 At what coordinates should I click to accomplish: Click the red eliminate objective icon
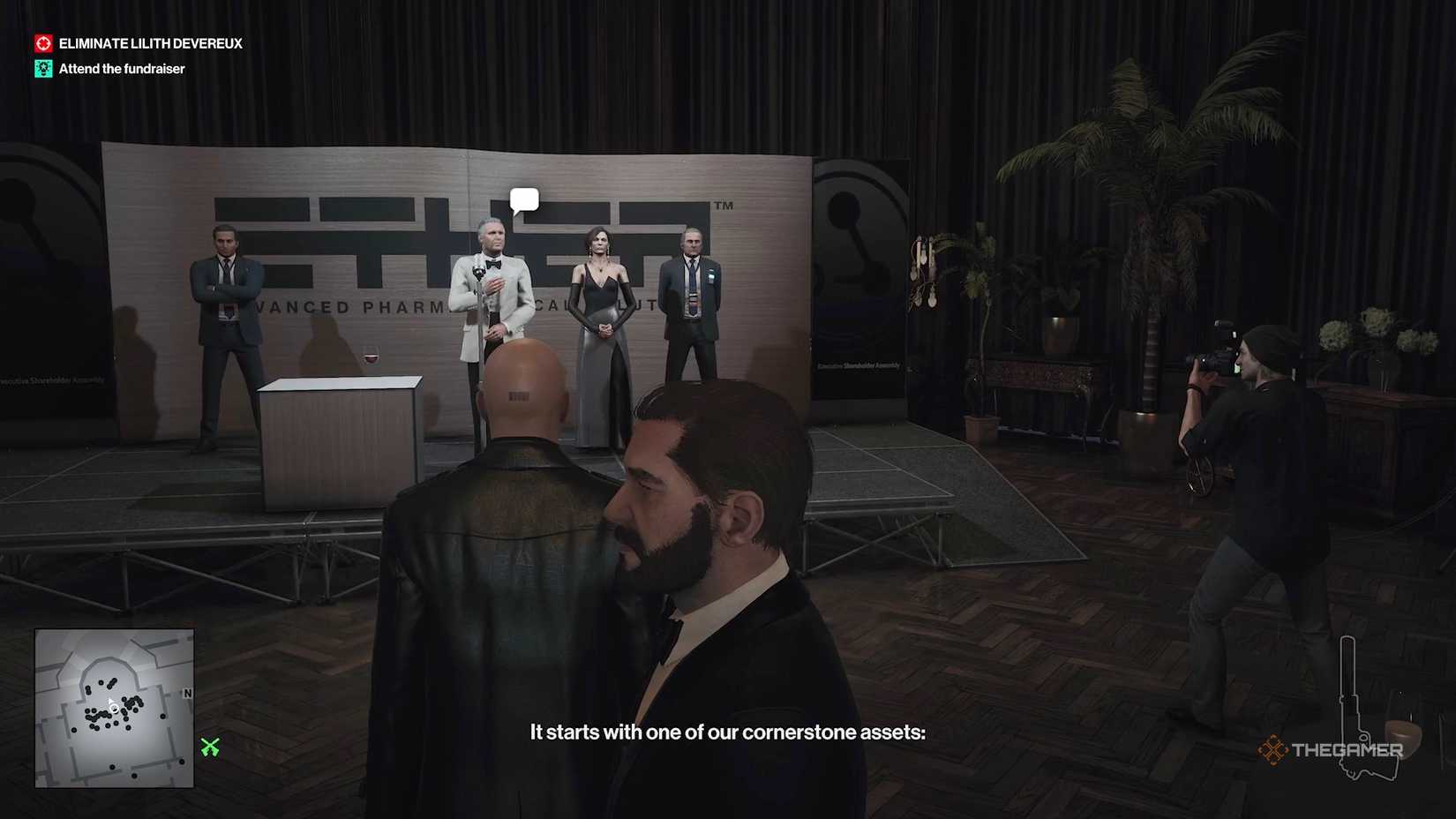(x=42, y=42)
